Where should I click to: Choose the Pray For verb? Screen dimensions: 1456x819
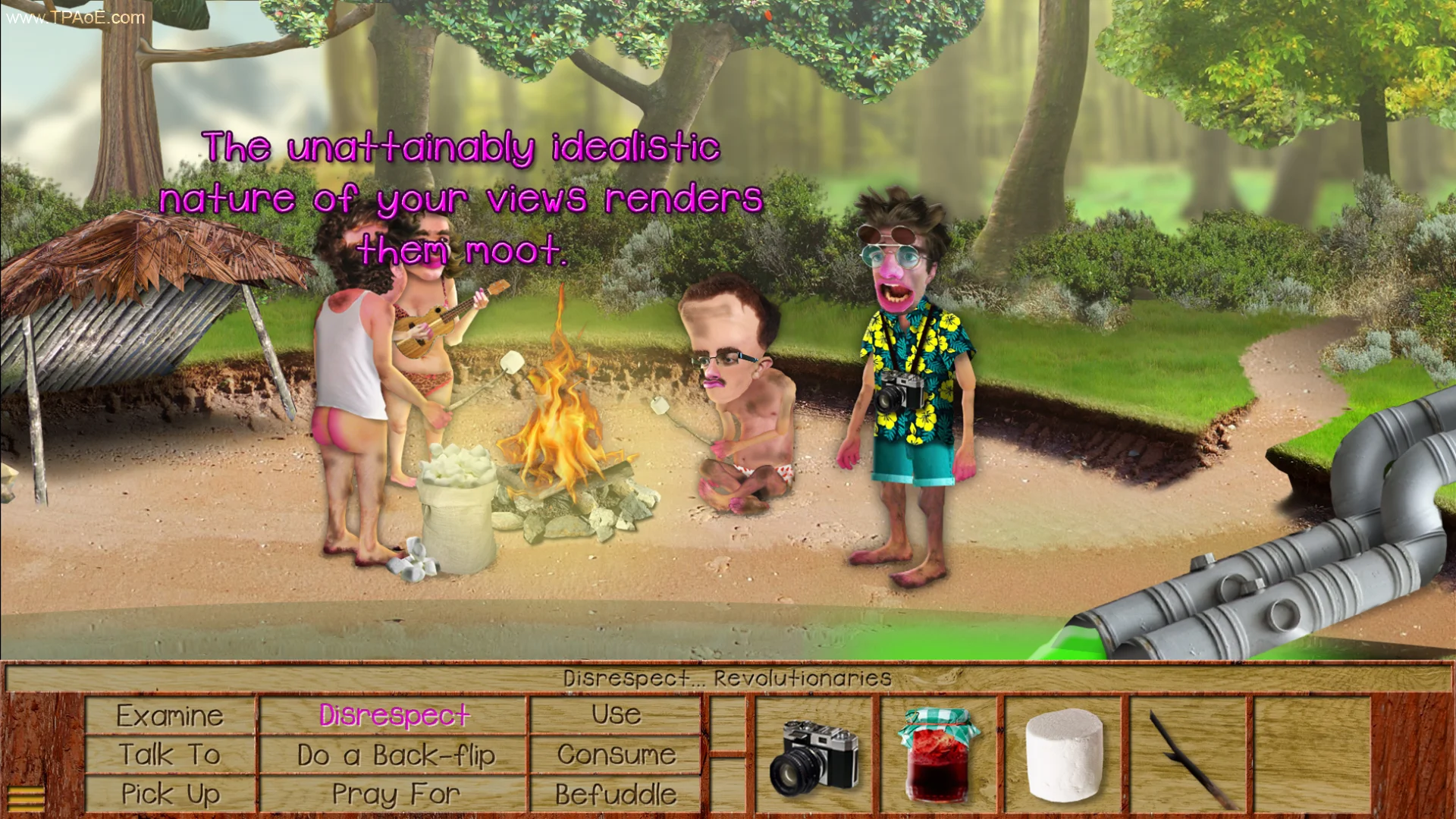[x=394, y=794]
